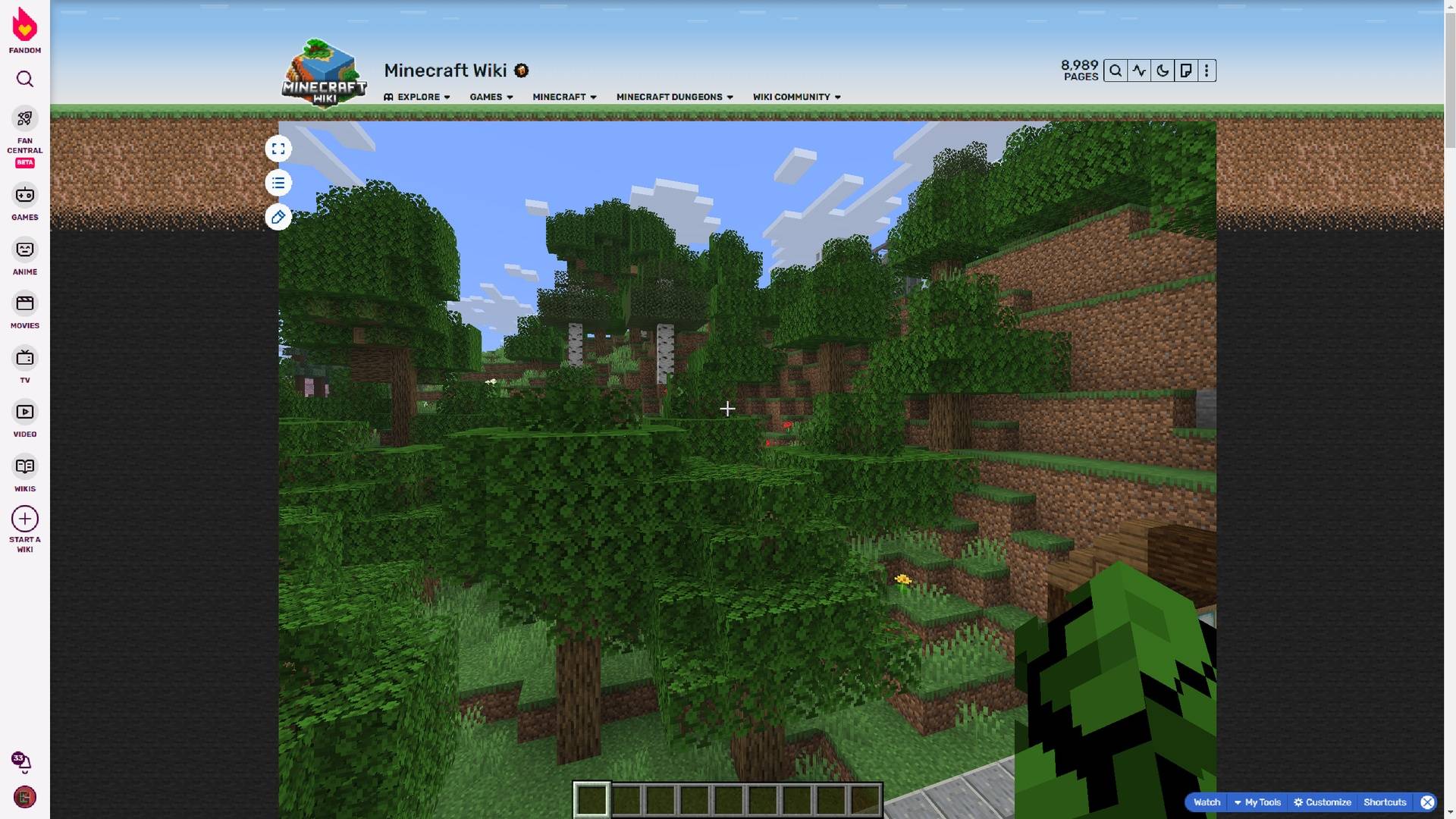Open search from the left sidebar magnifier

tap(25, 79)
